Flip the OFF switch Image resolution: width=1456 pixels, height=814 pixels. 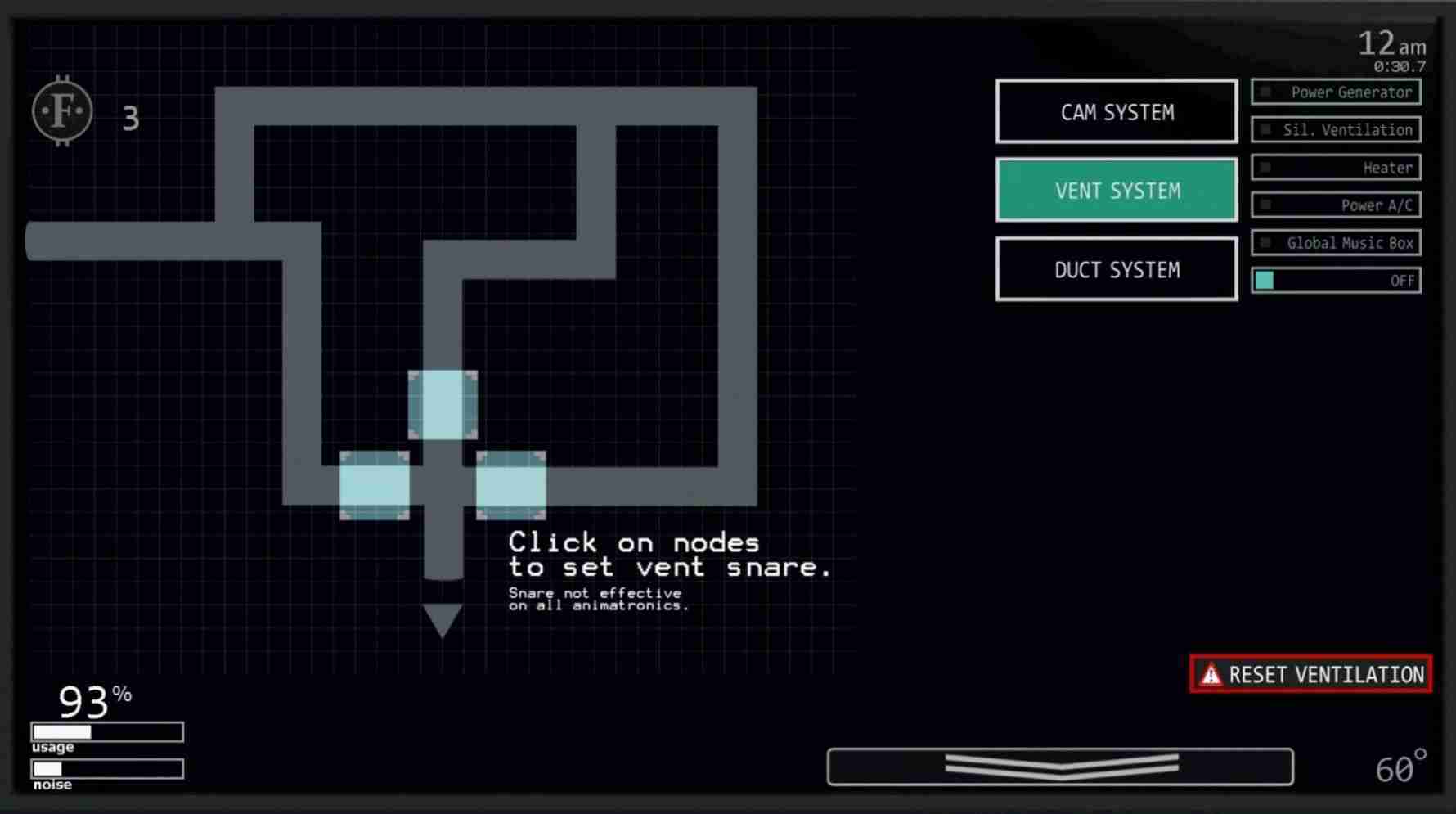1337,280
